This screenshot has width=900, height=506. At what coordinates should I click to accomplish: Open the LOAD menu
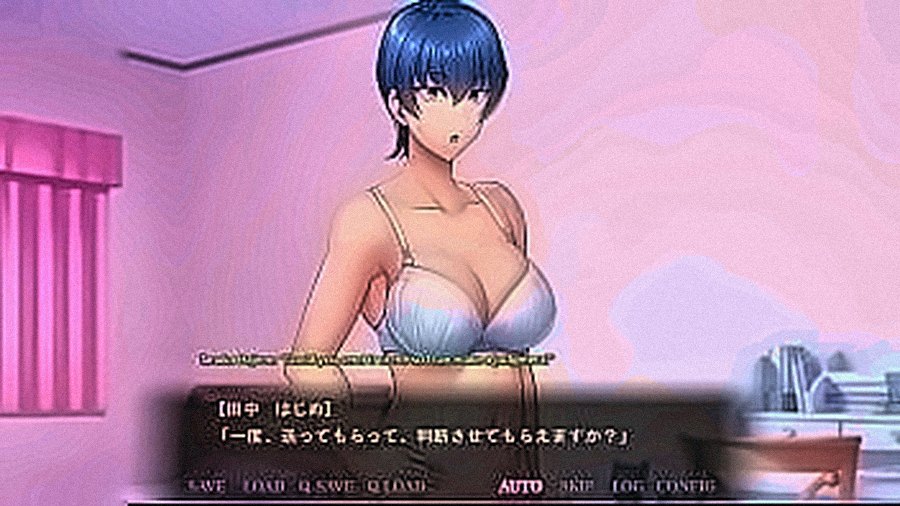point(264,486)
